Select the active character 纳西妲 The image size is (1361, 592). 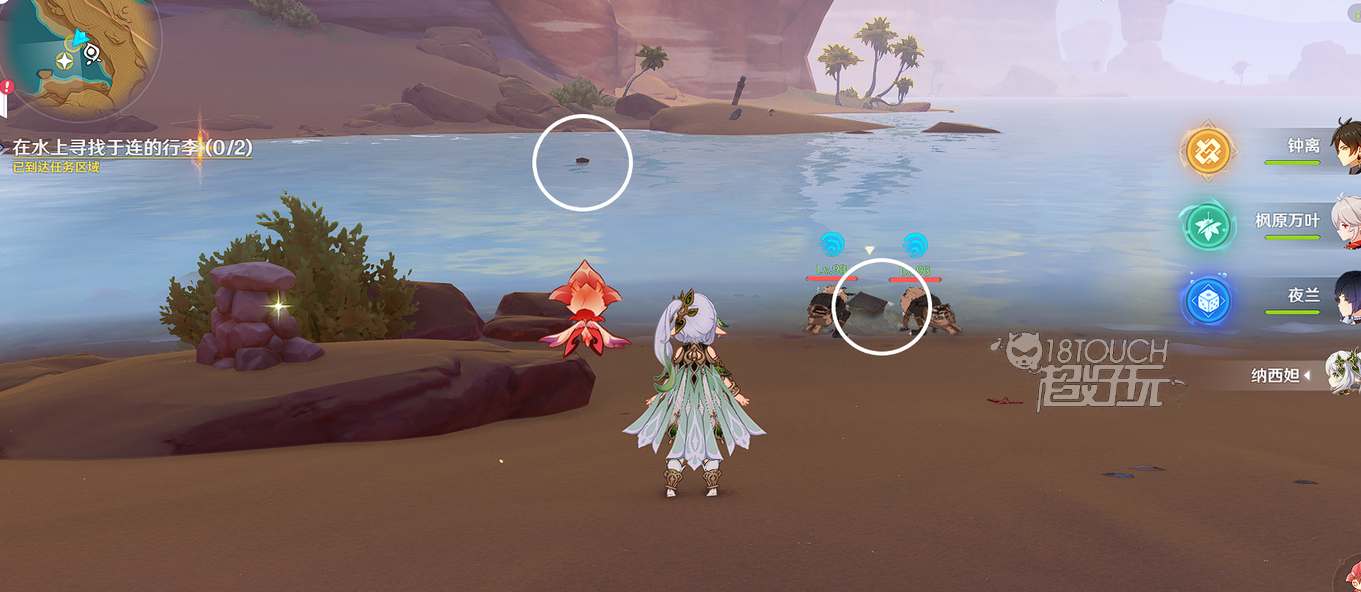[1280, 375]
